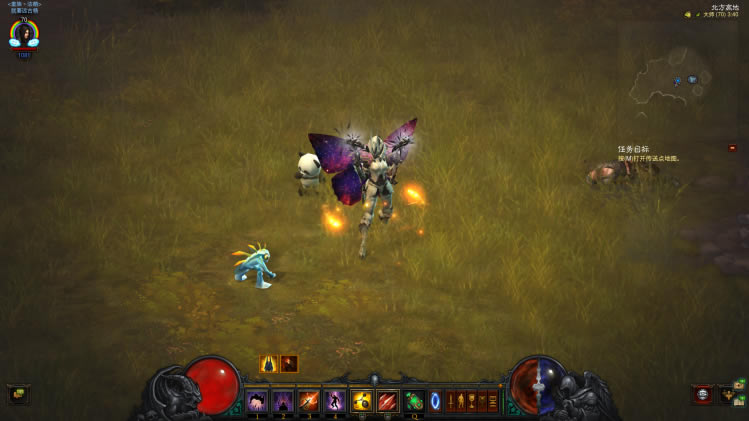Cast the fourth purple figure skill
The width and height of the screenshot is (749, 421).
tap(334, 402)
